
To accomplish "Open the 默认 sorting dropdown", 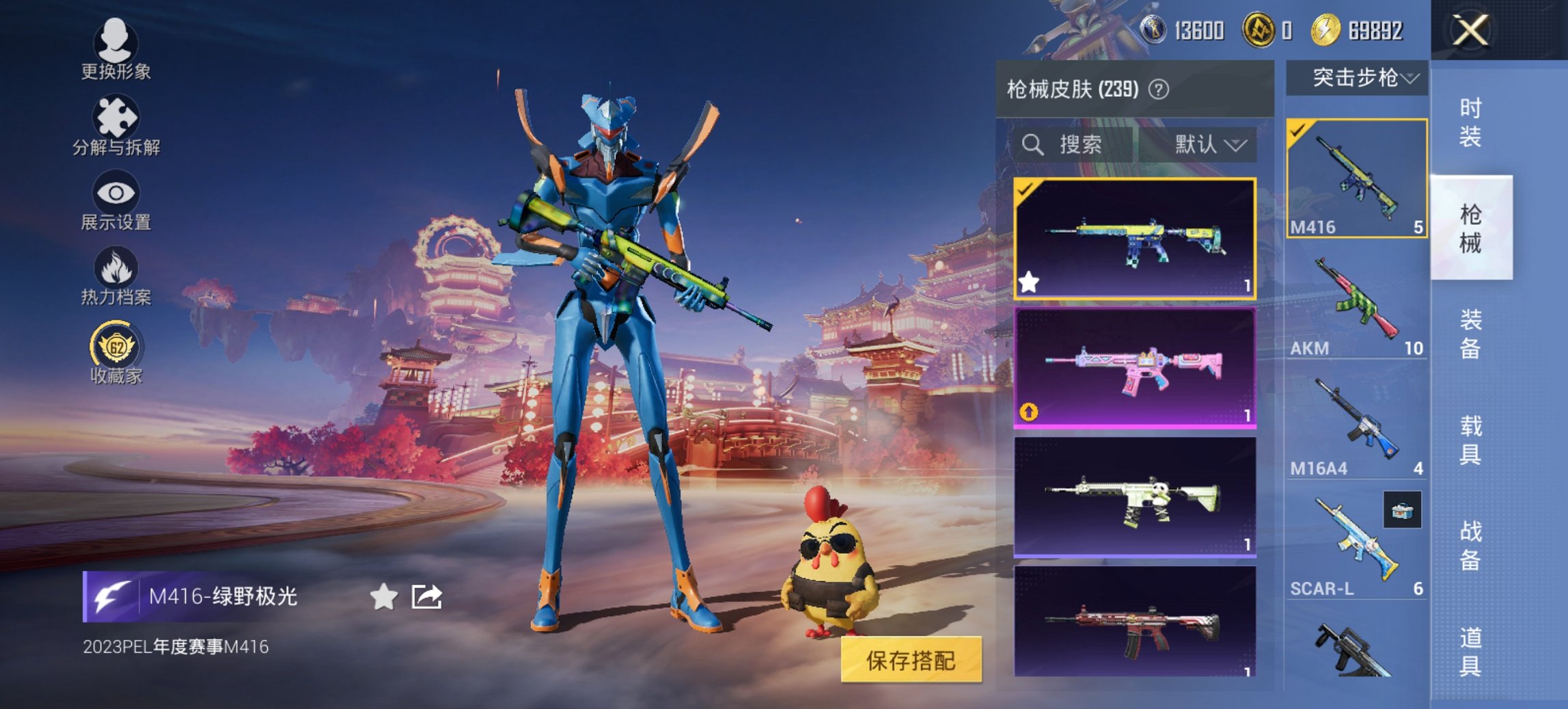I will (1207, 146).
